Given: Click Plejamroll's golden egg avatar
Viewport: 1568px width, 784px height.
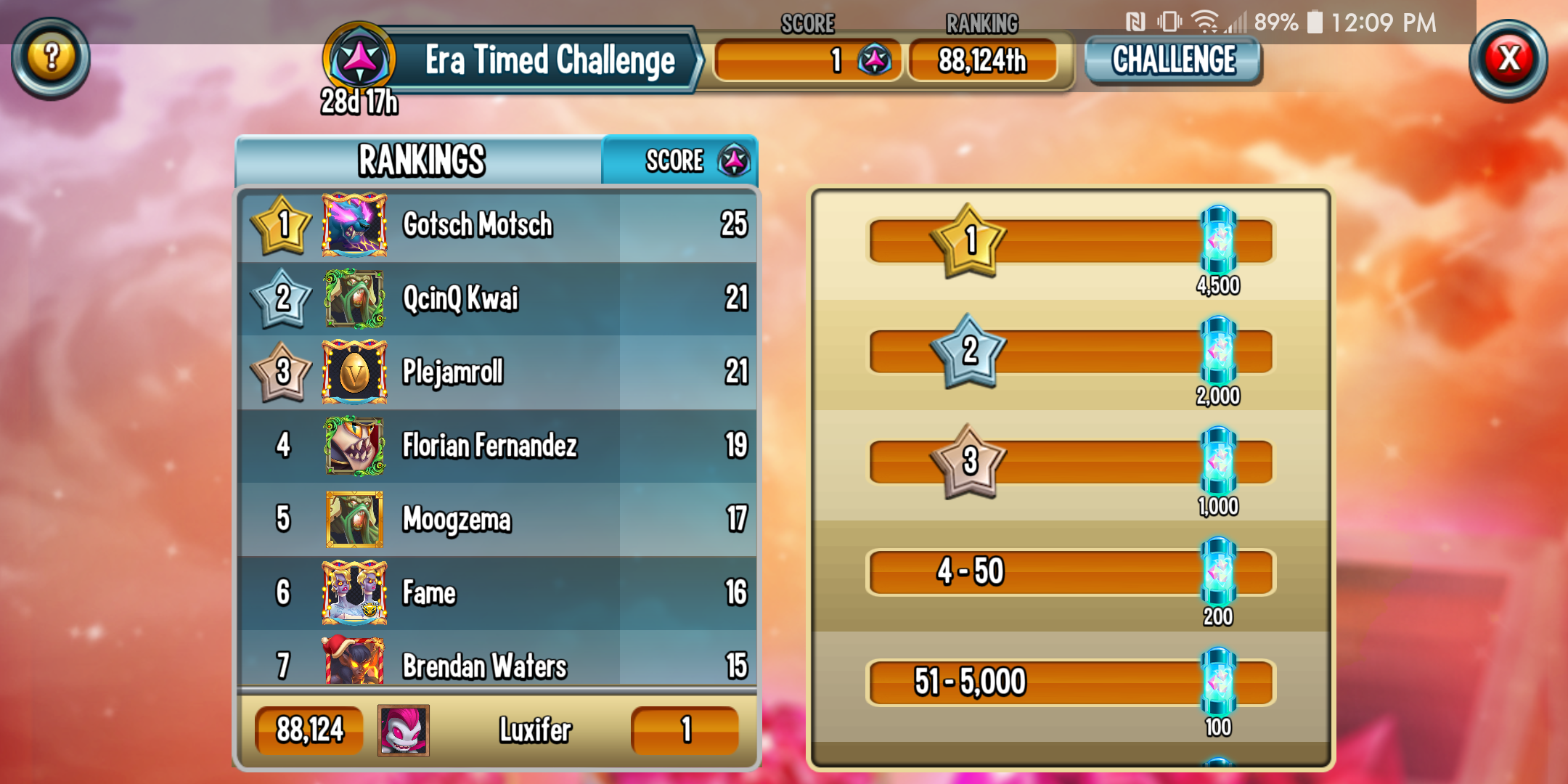Looking at the screenshot, I should tap(354, 373).
